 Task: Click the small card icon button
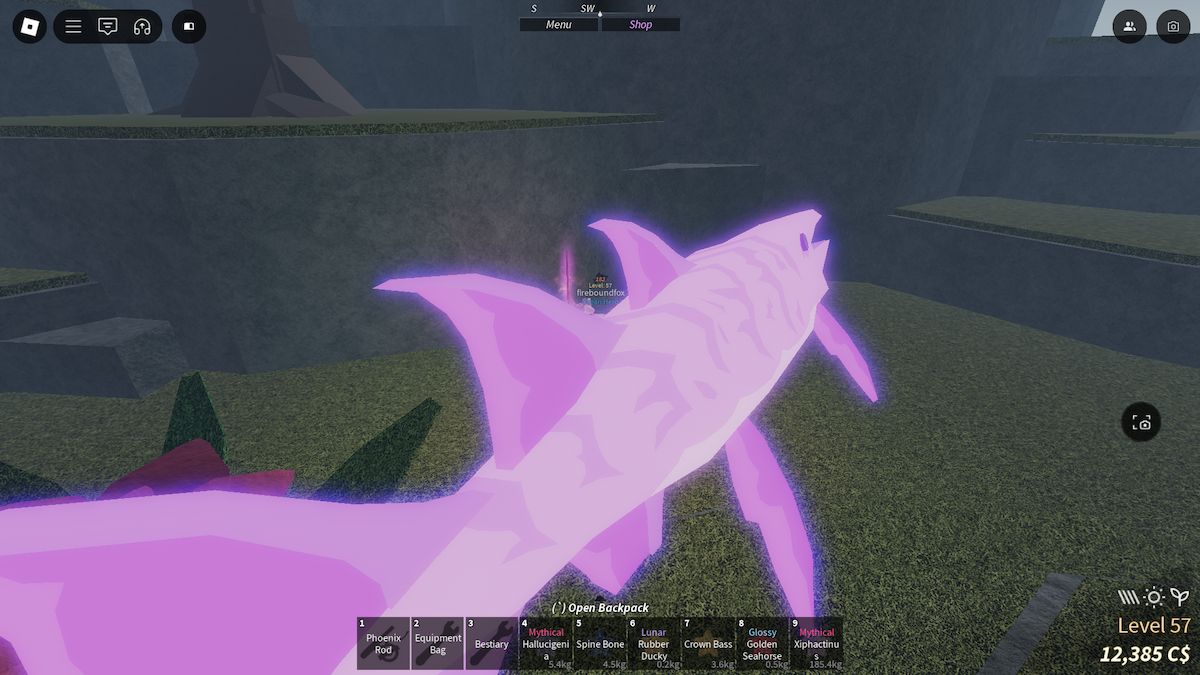click(x=189, y=26)
